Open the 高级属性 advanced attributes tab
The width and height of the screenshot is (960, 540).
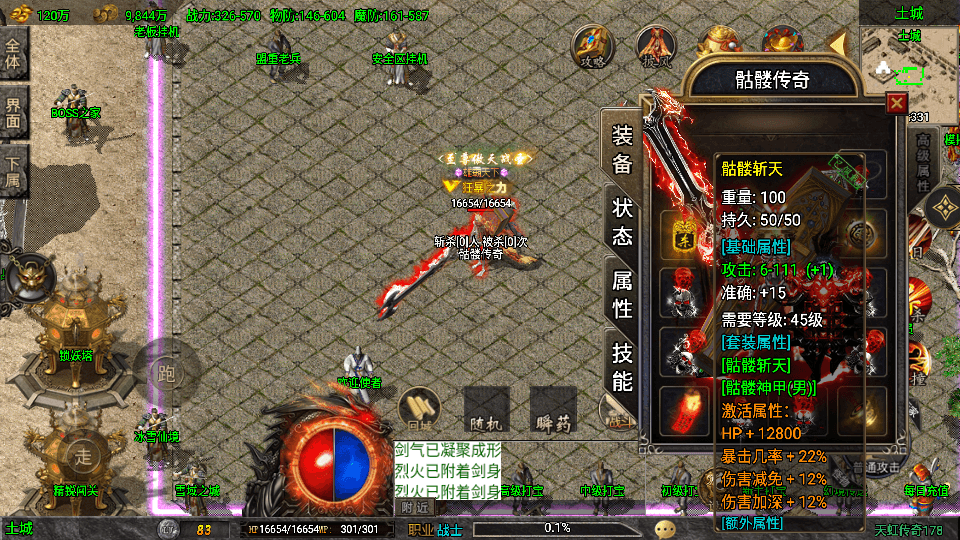coord(922,160)
